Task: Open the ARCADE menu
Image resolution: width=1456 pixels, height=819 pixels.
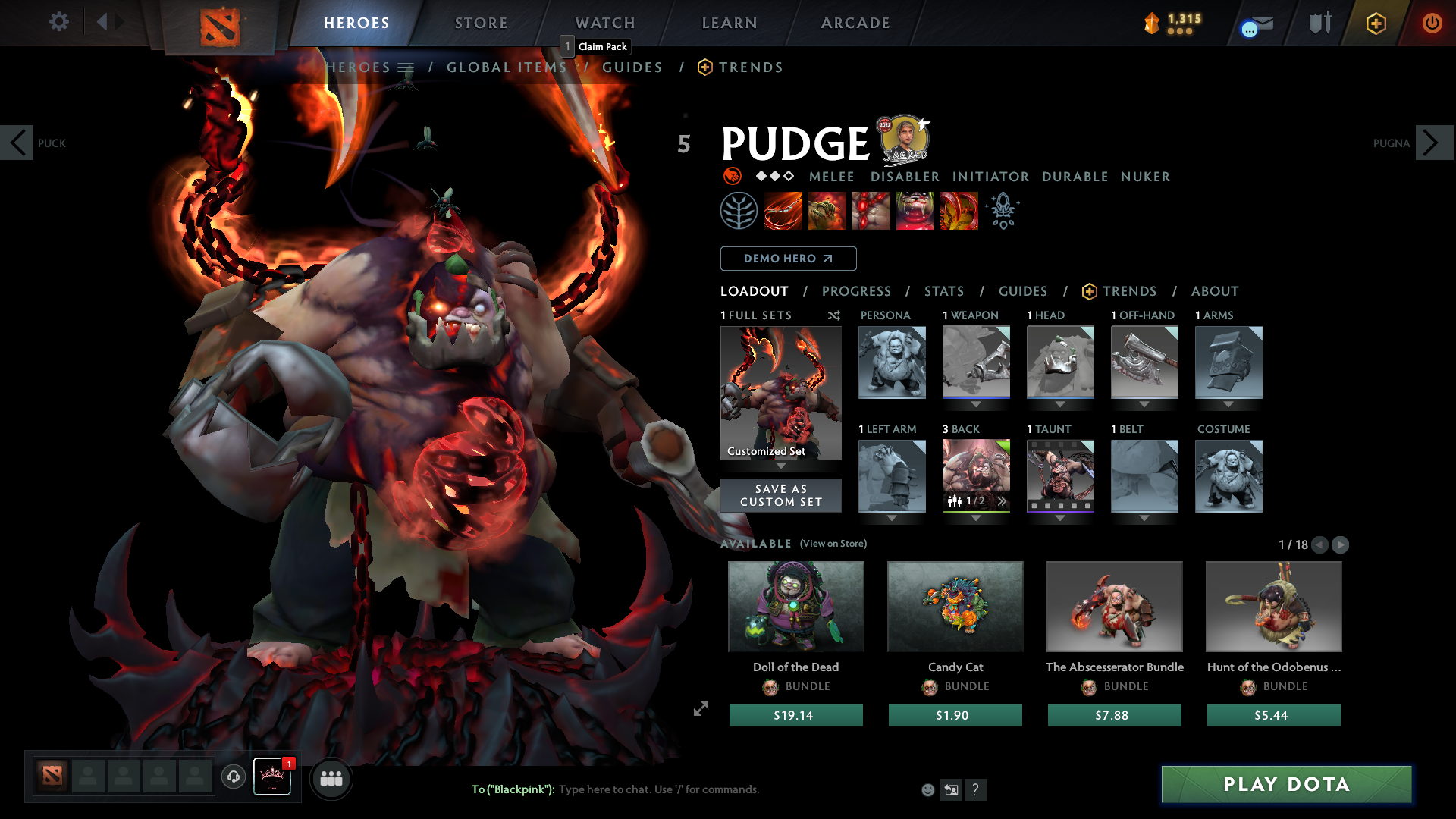Action: click(x=855, y=23)
